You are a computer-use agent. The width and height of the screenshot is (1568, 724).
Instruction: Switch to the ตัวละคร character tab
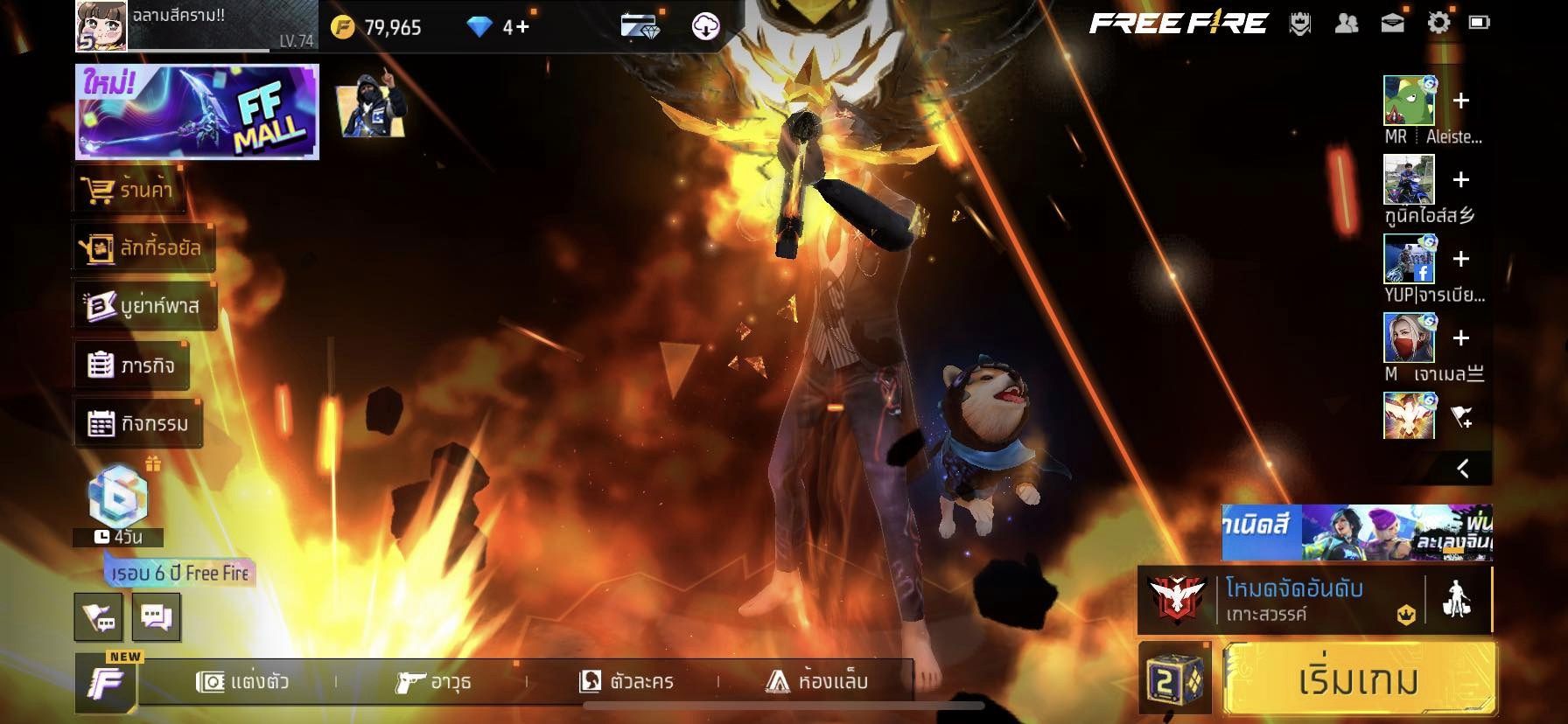[x=626, y=682]
